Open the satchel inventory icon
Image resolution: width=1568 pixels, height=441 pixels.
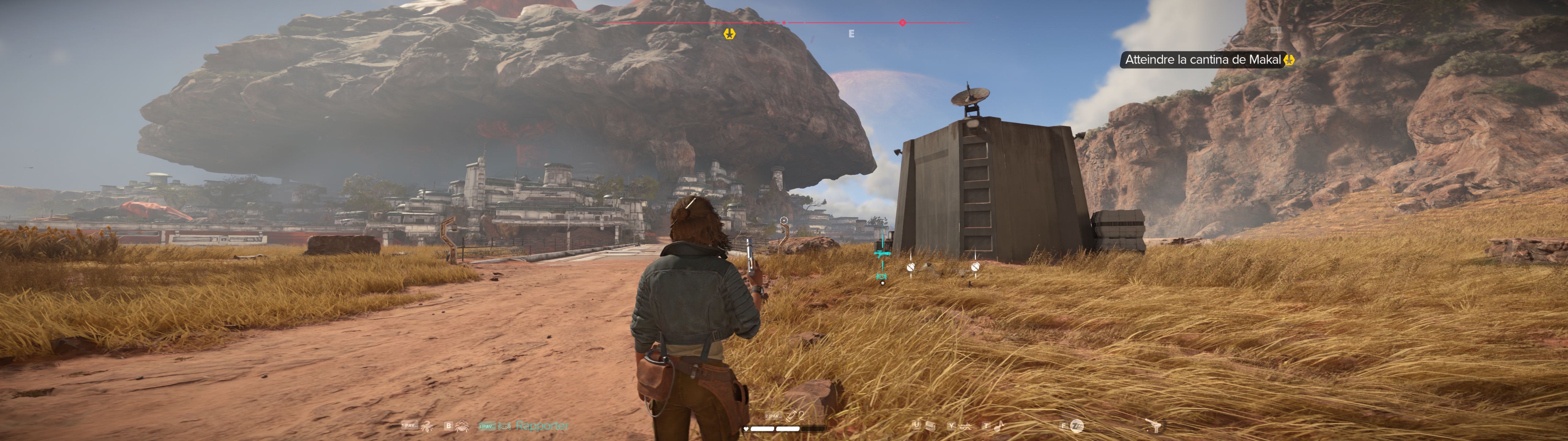point(930,425)
